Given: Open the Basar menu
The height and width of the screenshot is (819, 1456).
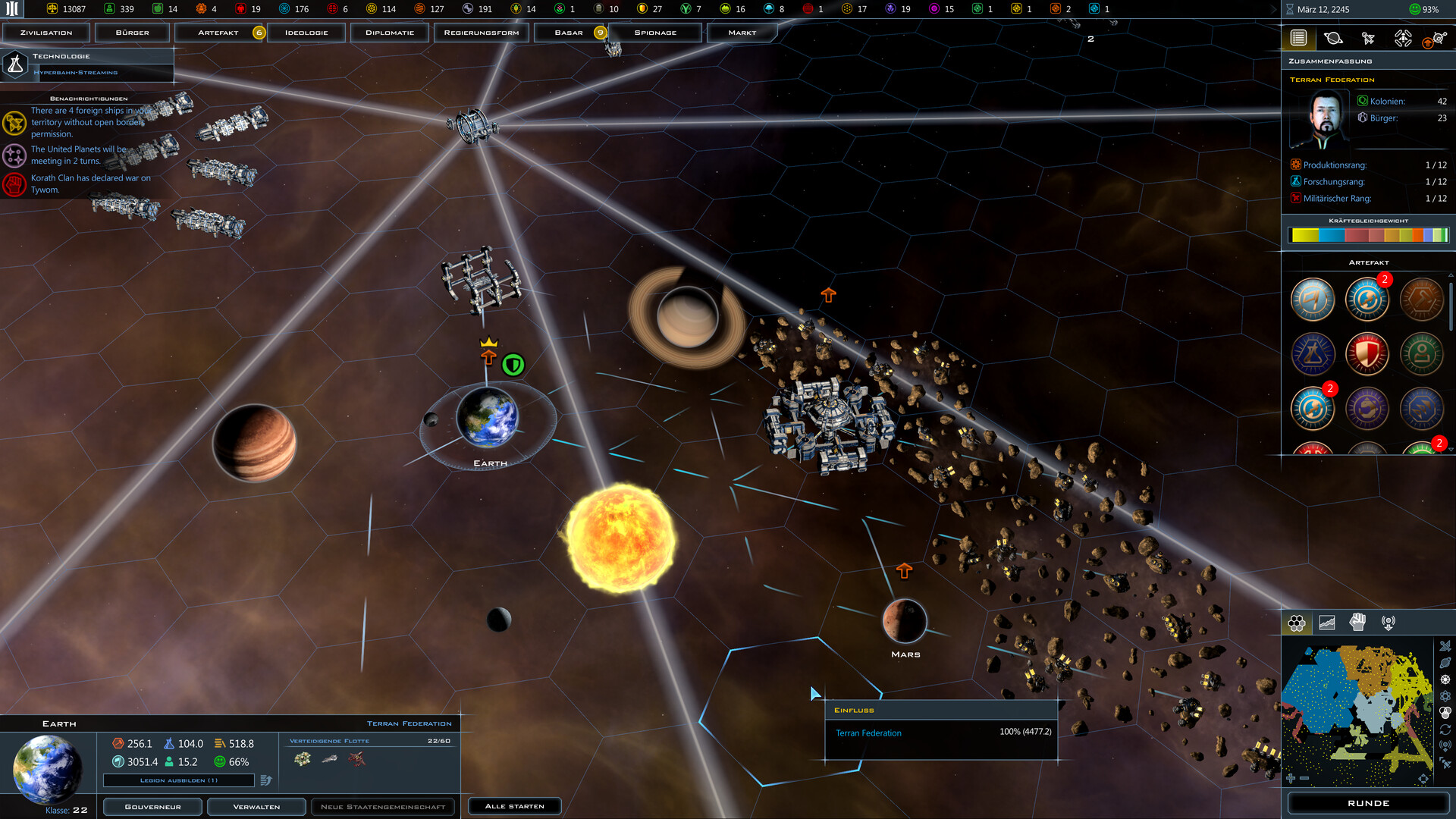Looking at the screenshot, I should (569, 33).
